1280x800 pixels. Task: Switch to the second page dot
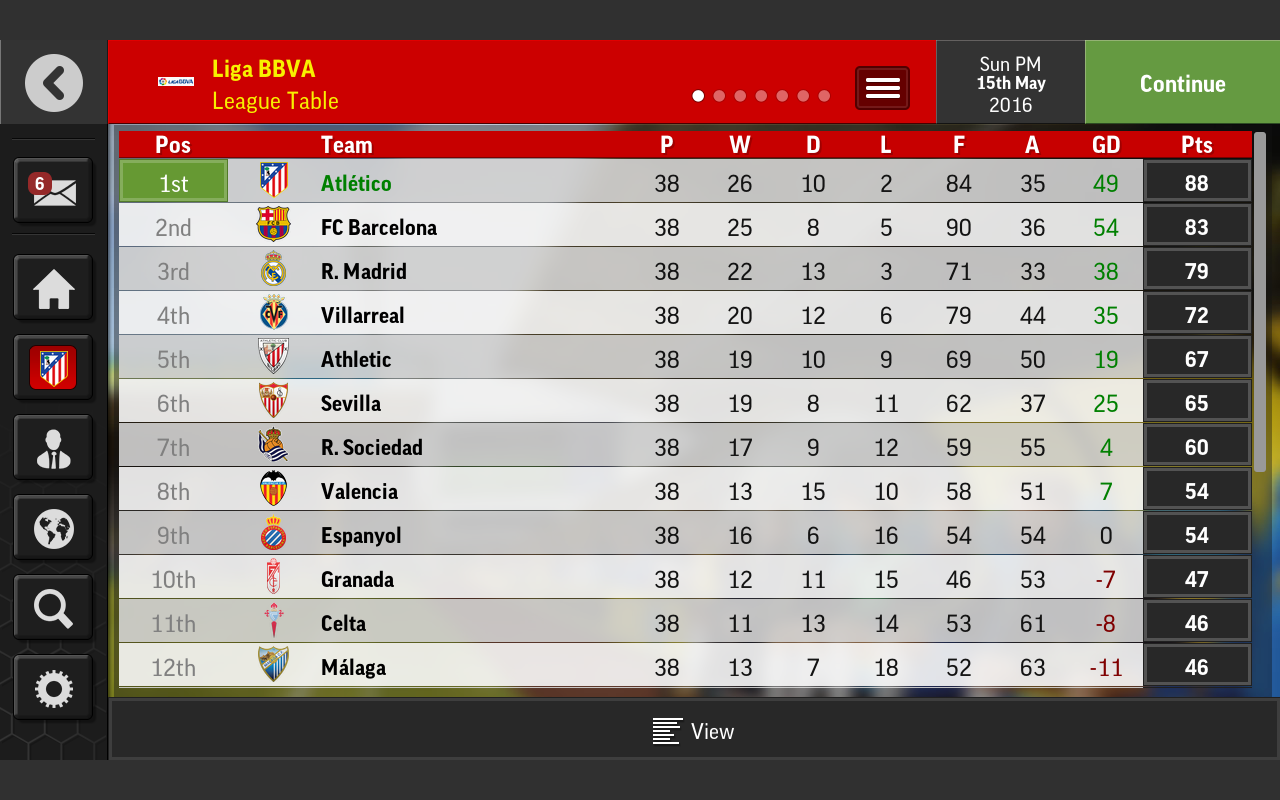719,96
